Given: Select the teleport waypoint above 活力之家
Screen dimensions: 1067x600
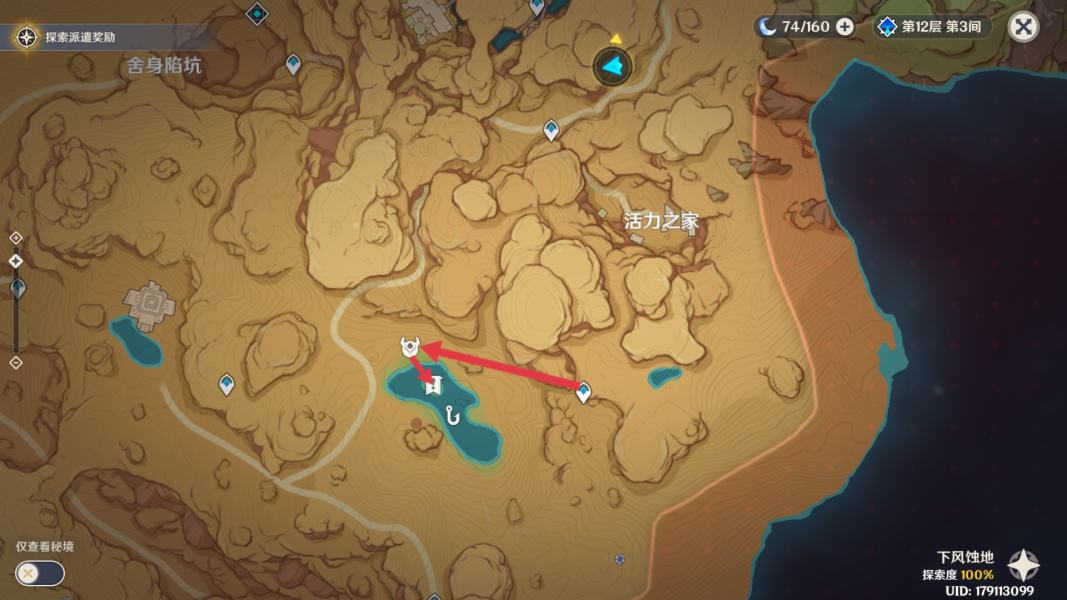Looking at the screenshot, I should coord(551,130).
